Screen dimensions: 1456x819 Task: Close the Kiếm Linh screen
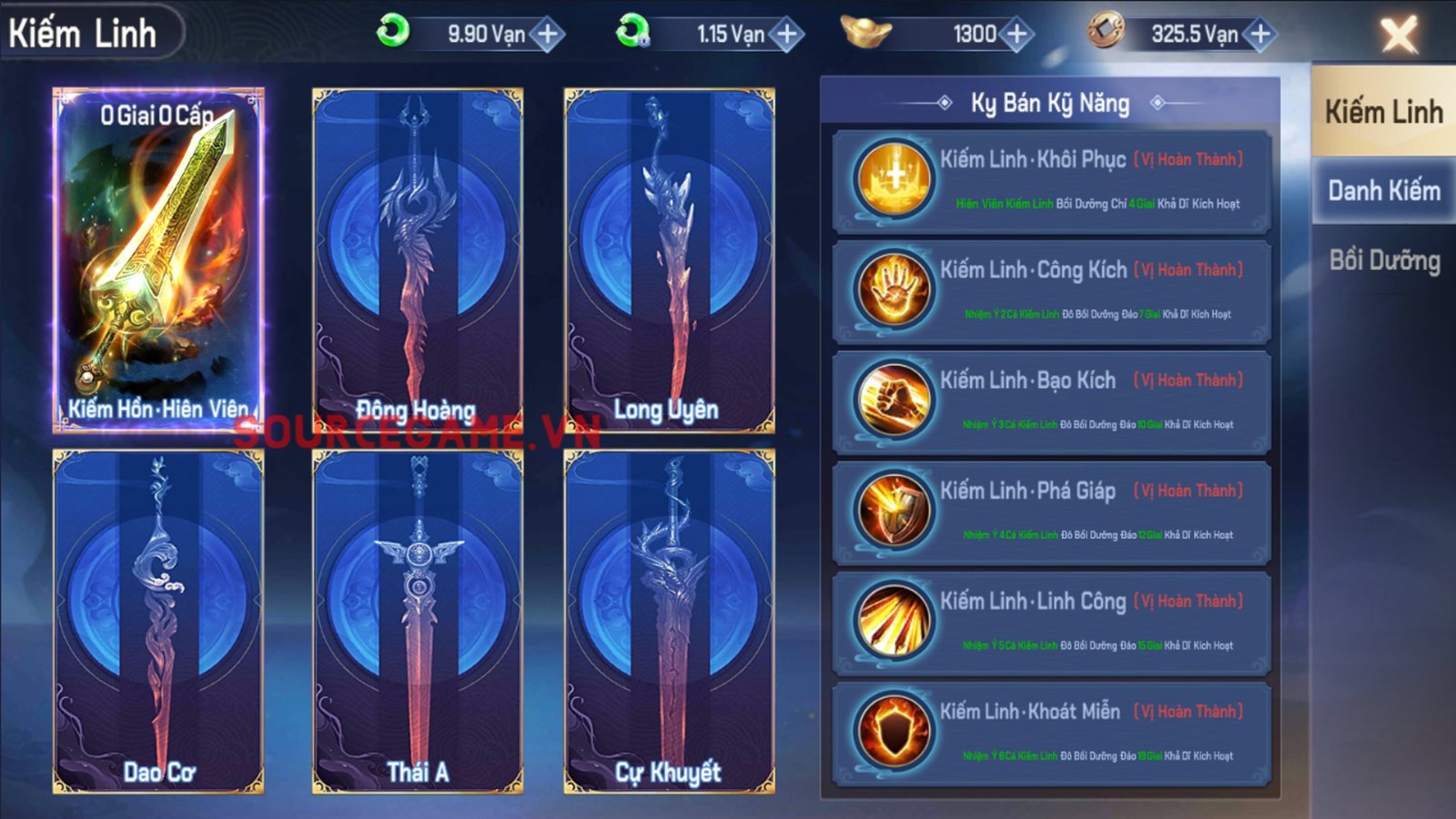1398,35
